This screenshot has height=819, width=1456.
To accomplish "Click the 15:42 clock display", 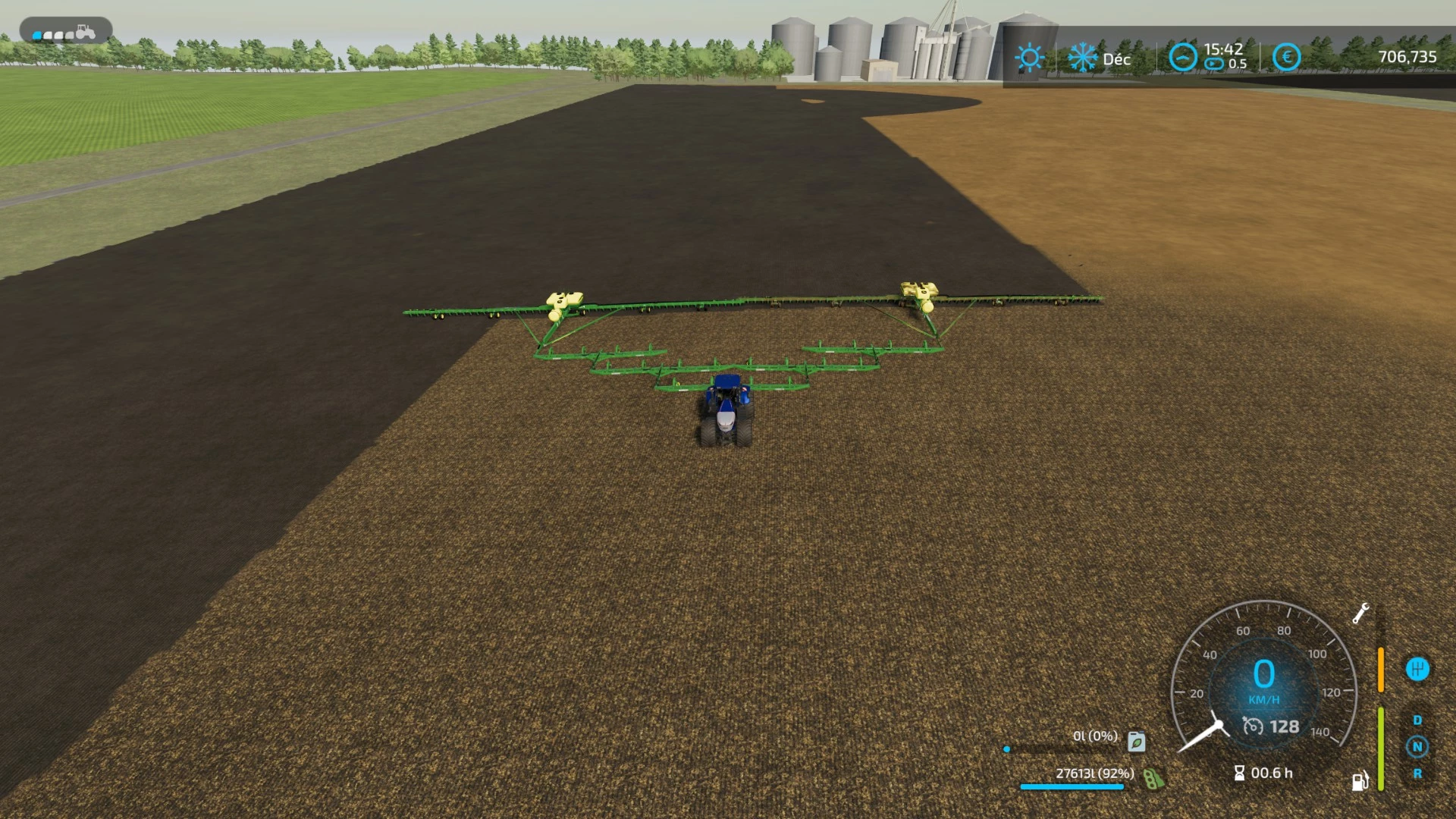I will (1223, 50).
